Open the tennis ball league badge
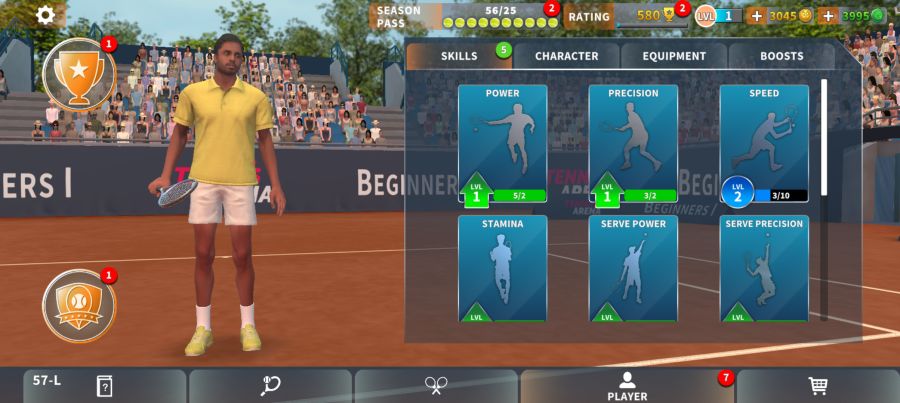900x403 pixels. tap(79, 305)
